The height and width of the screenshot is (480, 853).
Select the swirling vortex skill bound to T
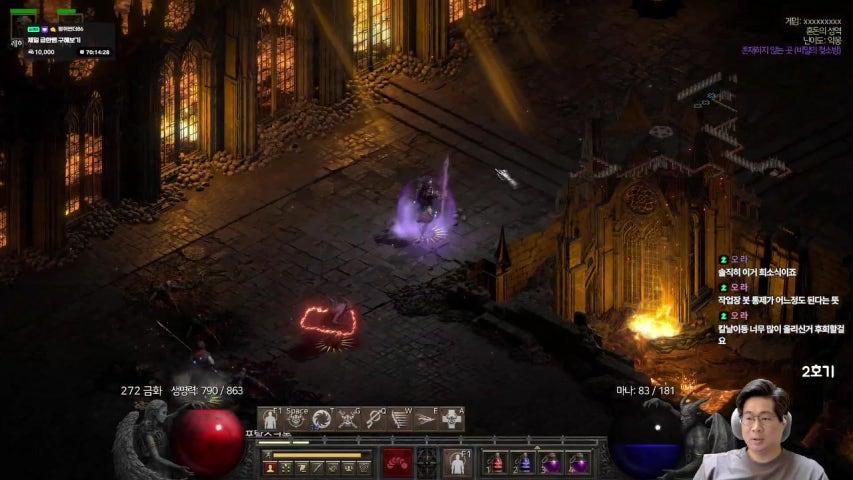(323, 419)
